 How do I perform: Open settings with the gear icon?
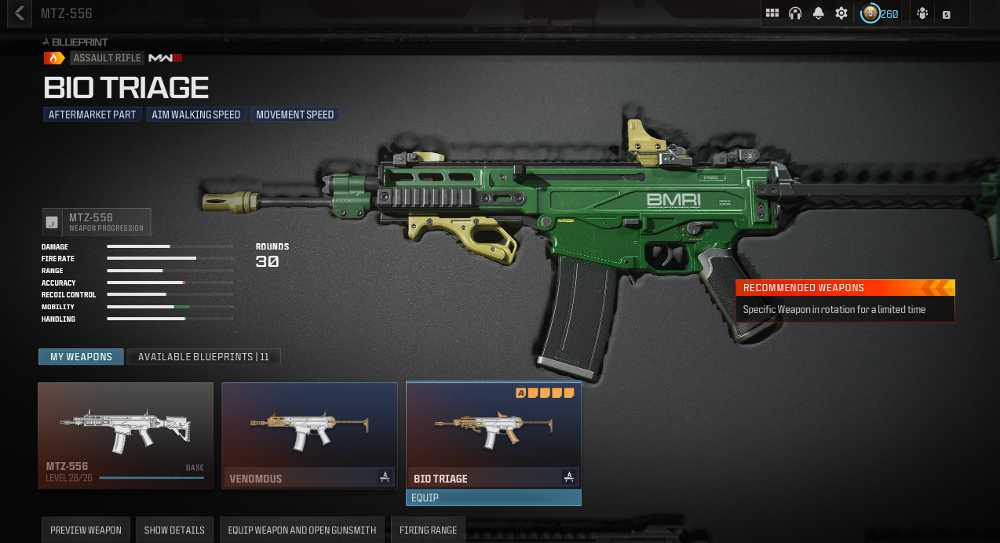(842, 14)
